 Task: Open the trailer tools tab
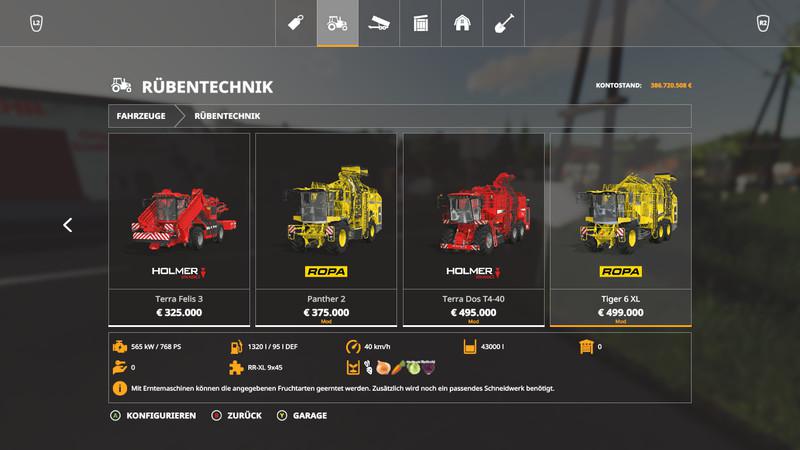coord(379,23)
